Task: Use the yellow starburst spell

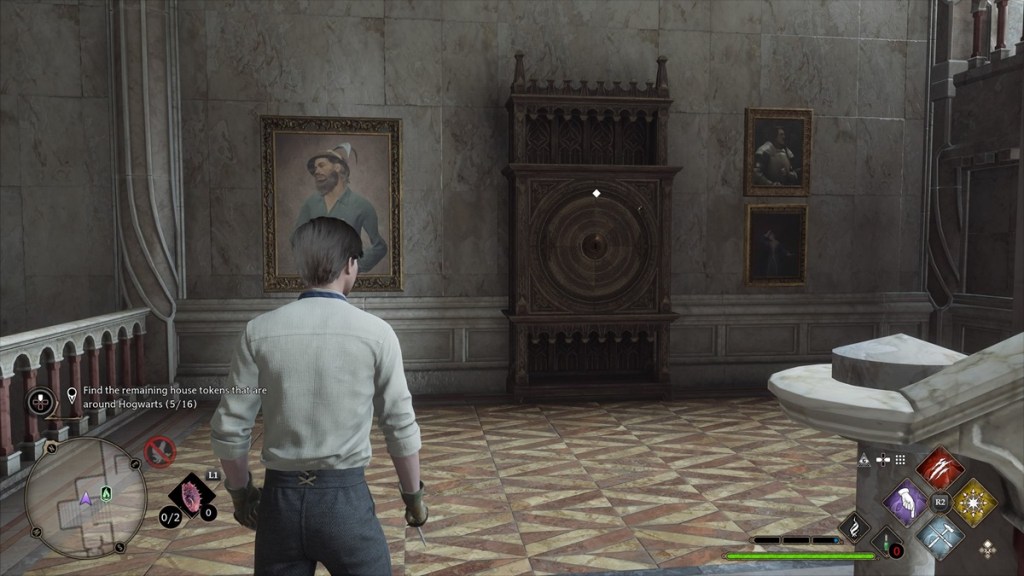Action: [973, 500]
